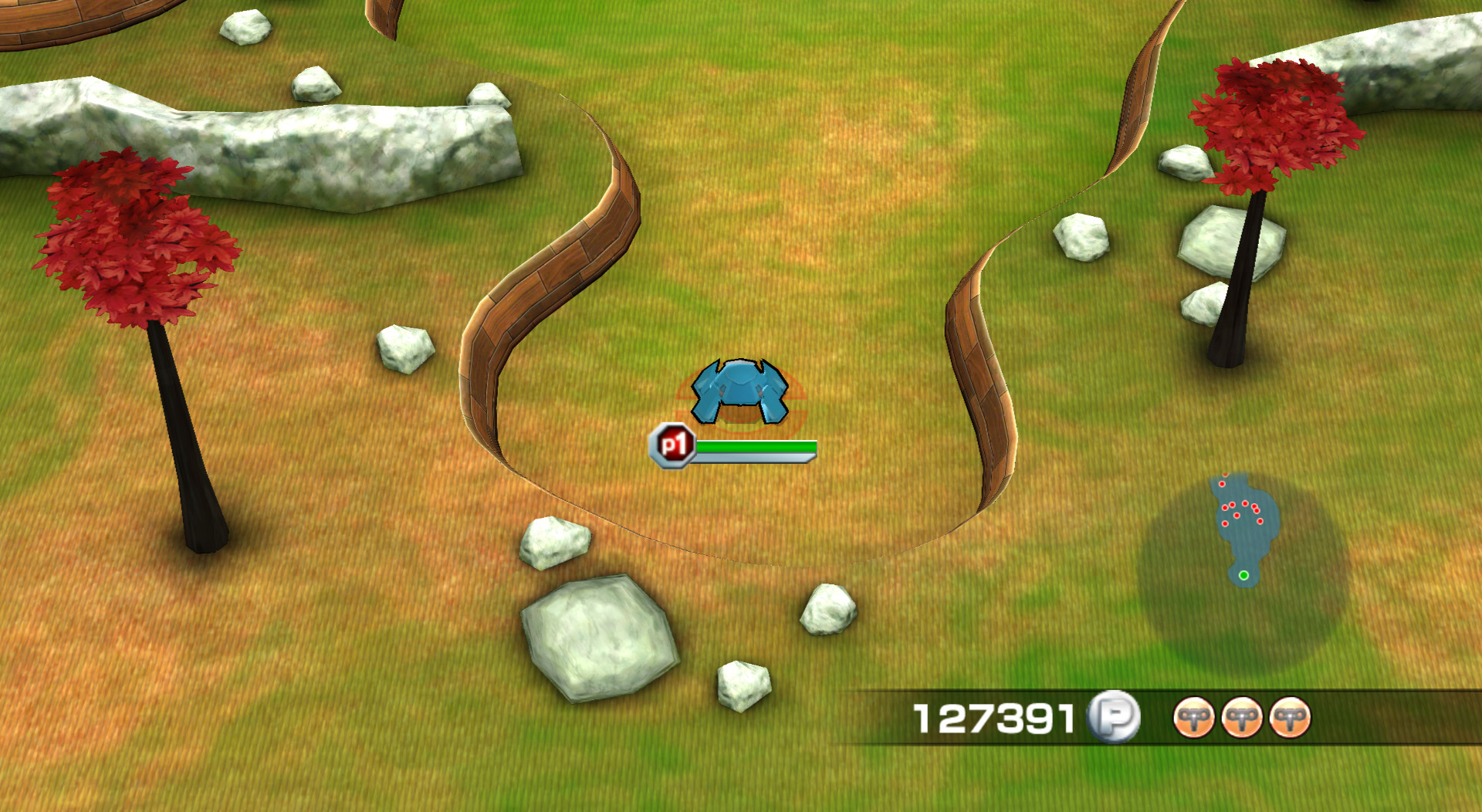Click the green player dot on minimap
The height and width of the screenshot is (812, 1482).
point(1244,575)
